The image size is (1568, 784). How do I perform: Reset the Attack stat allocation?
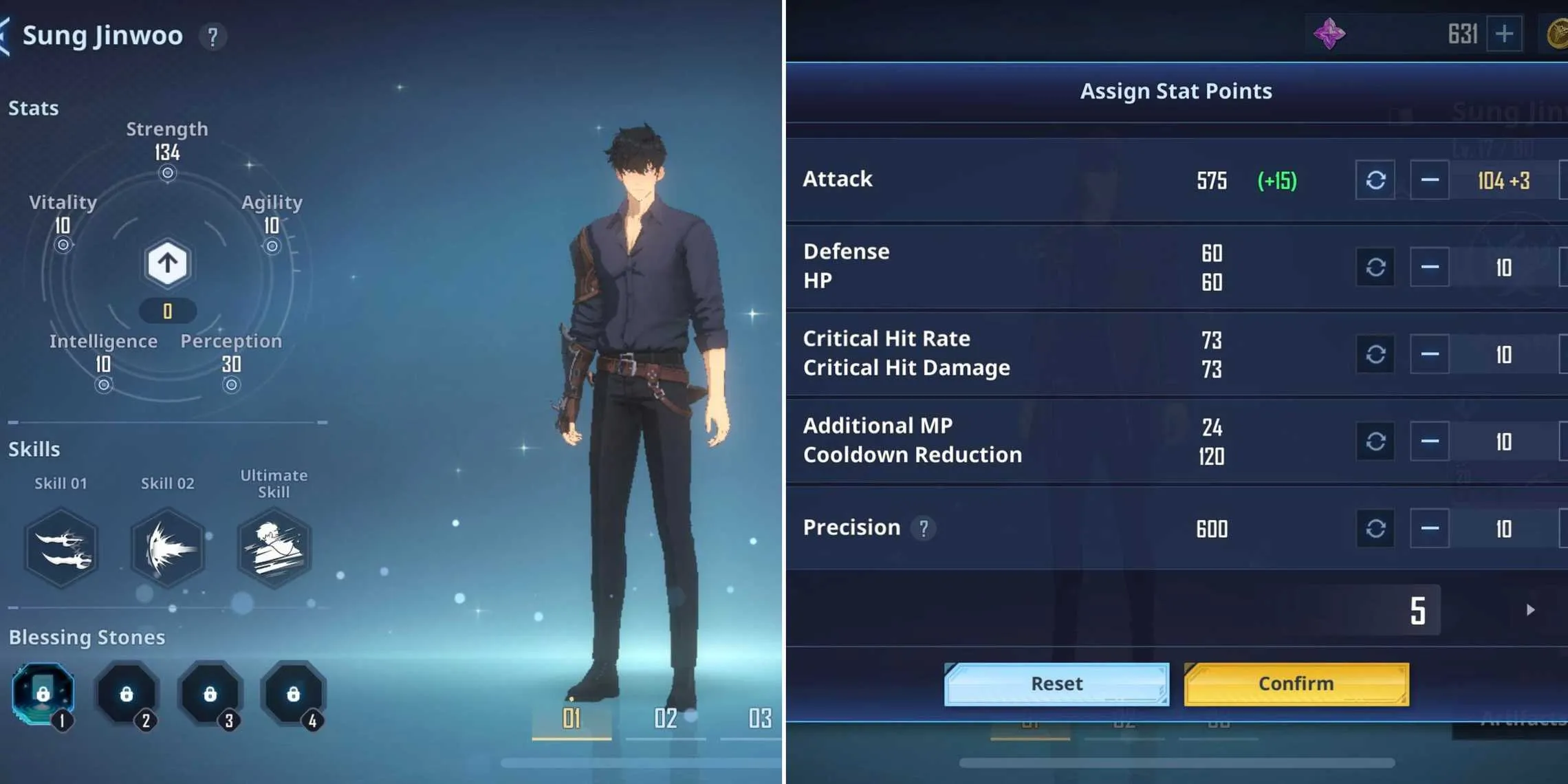[1375, 179]
